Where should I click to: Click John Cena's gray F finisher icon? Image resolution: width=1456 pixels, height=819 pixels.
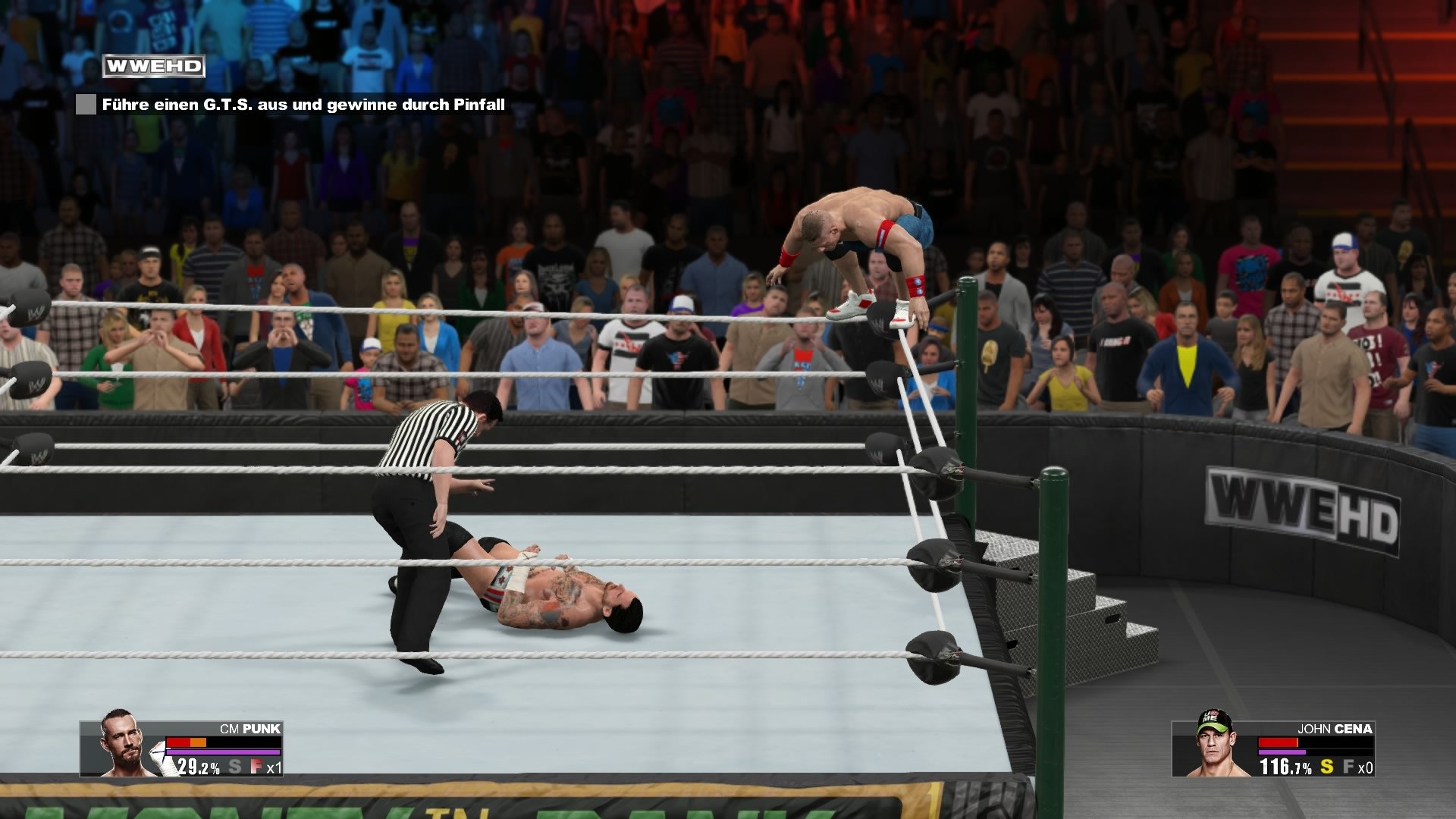[x=1349, y=767]
